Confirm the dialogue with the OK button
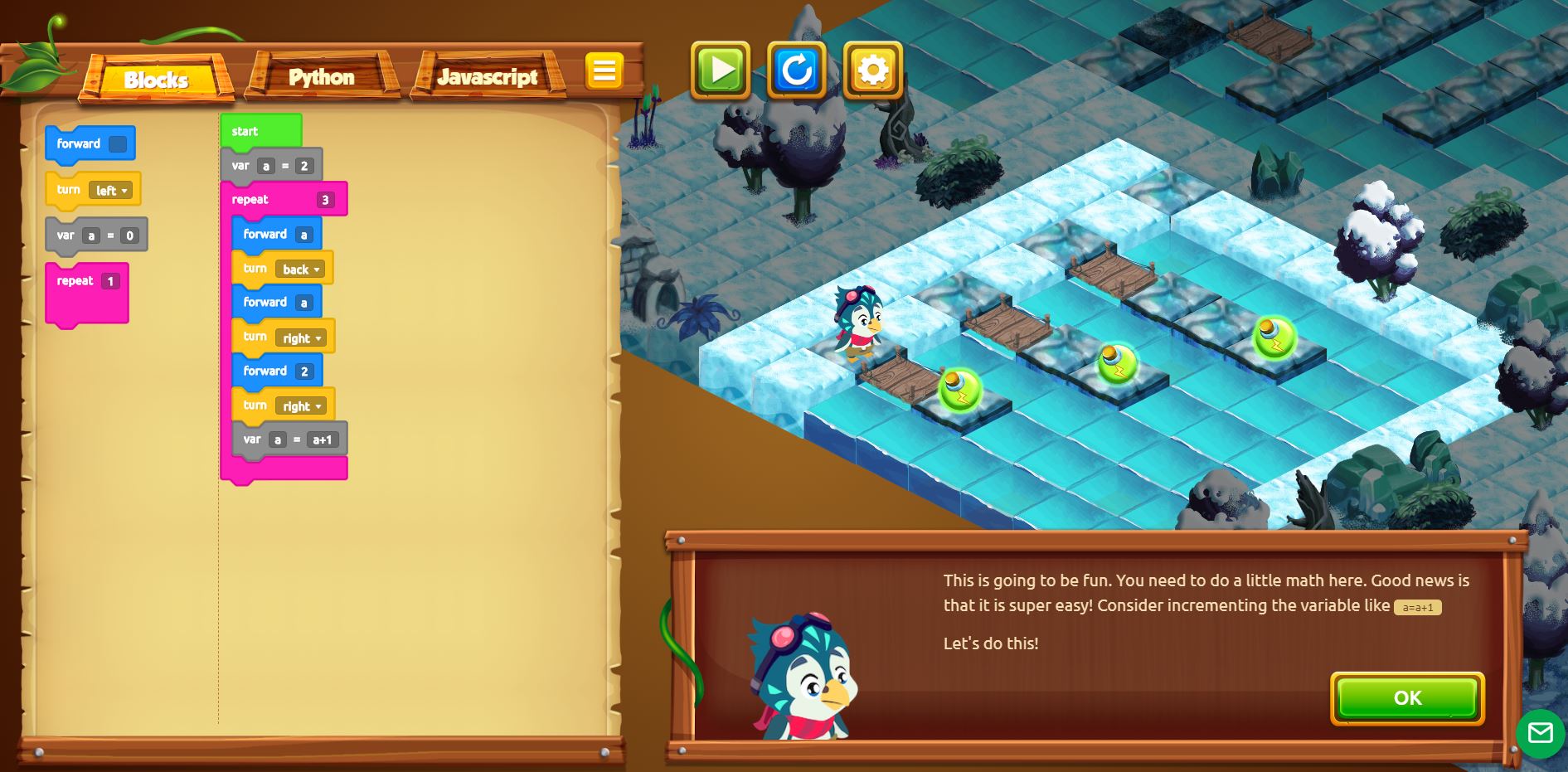The image size is (1568, 772). pyautogui.click(x=1407, y=698)
